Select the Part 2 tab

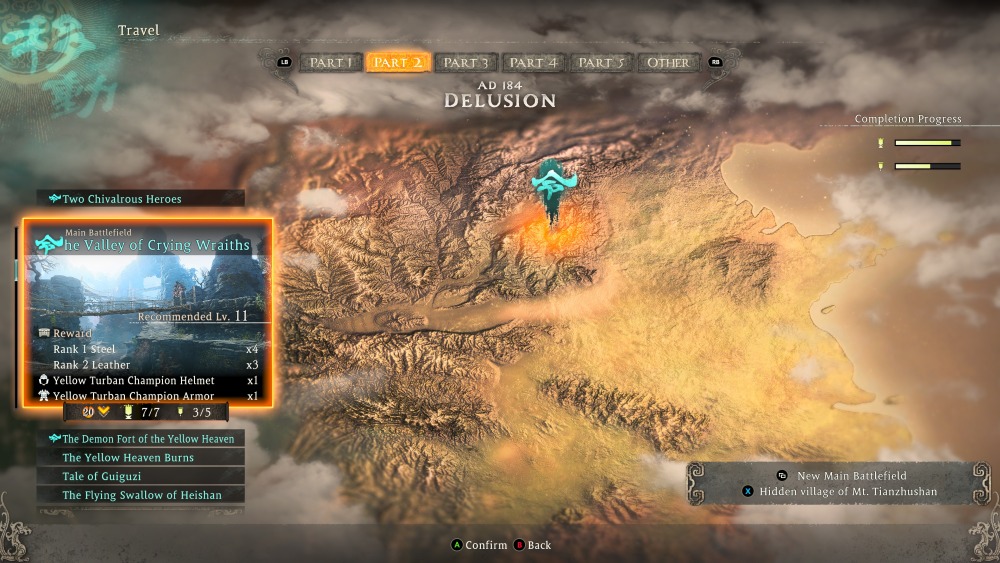[397, 63]
